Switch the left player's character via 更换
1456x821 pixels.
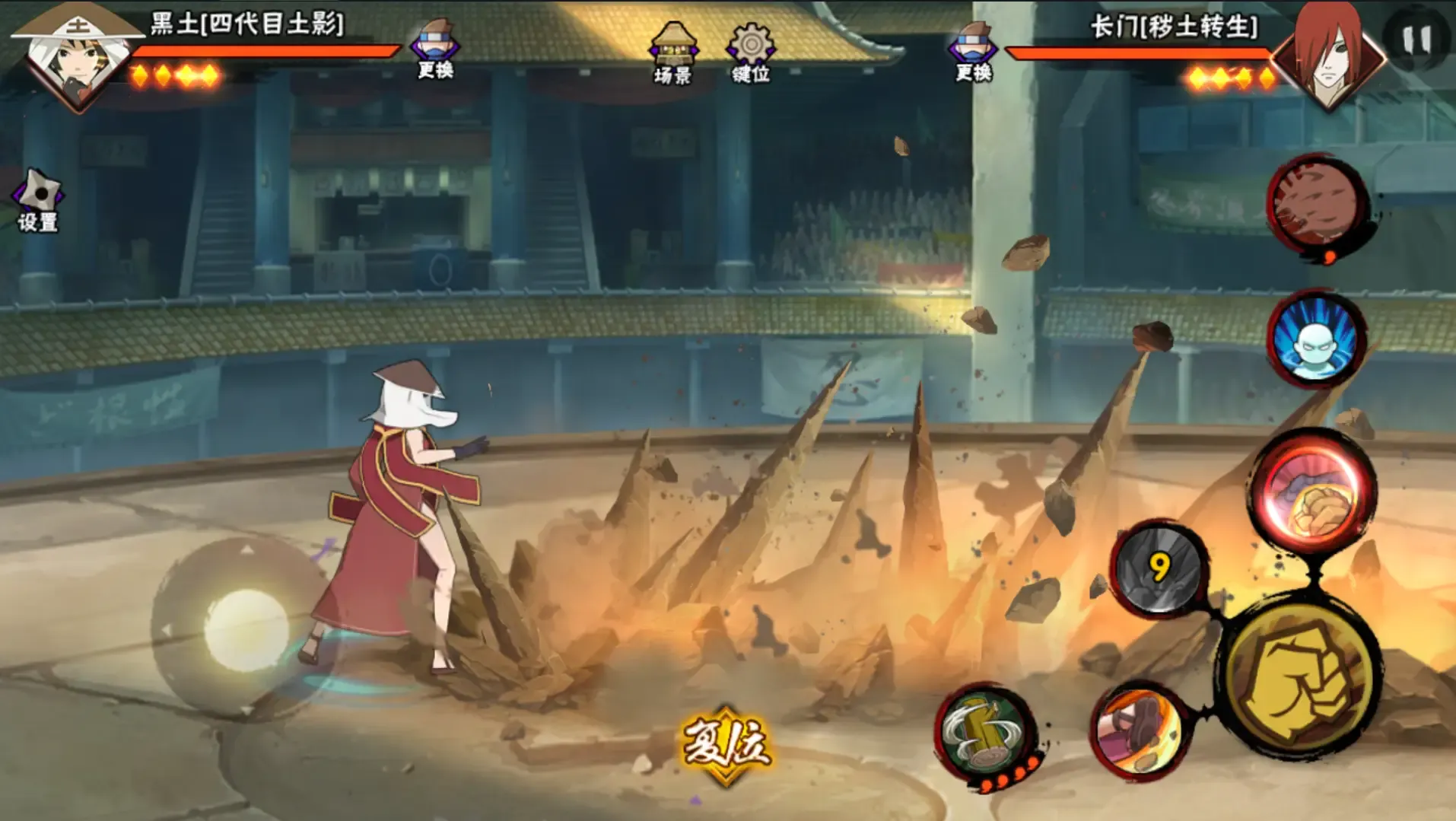(x=434, y=50)
